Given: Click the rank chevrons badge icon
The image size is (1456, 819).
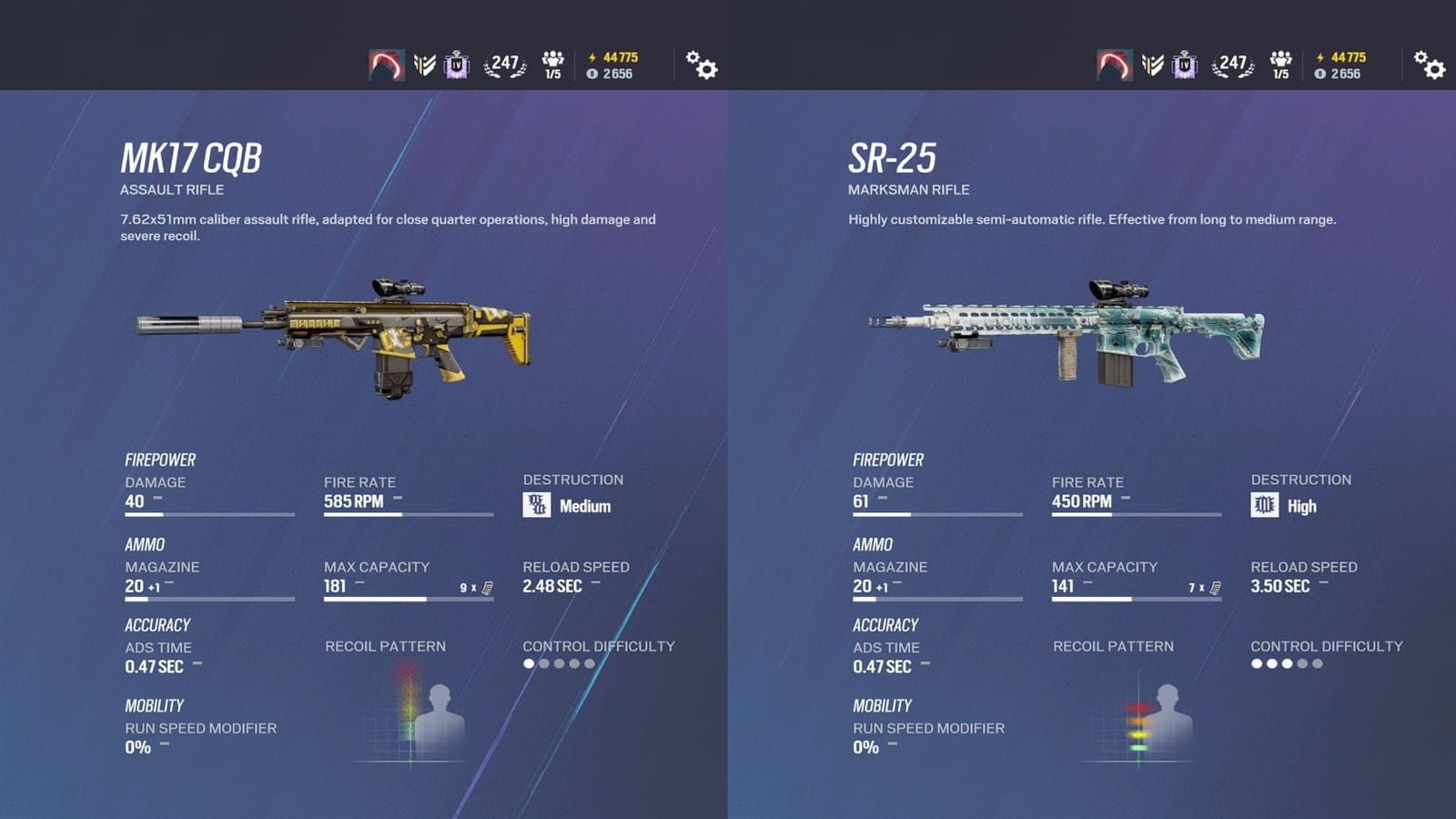Looking at the screenshot, I should click(424, 65).
